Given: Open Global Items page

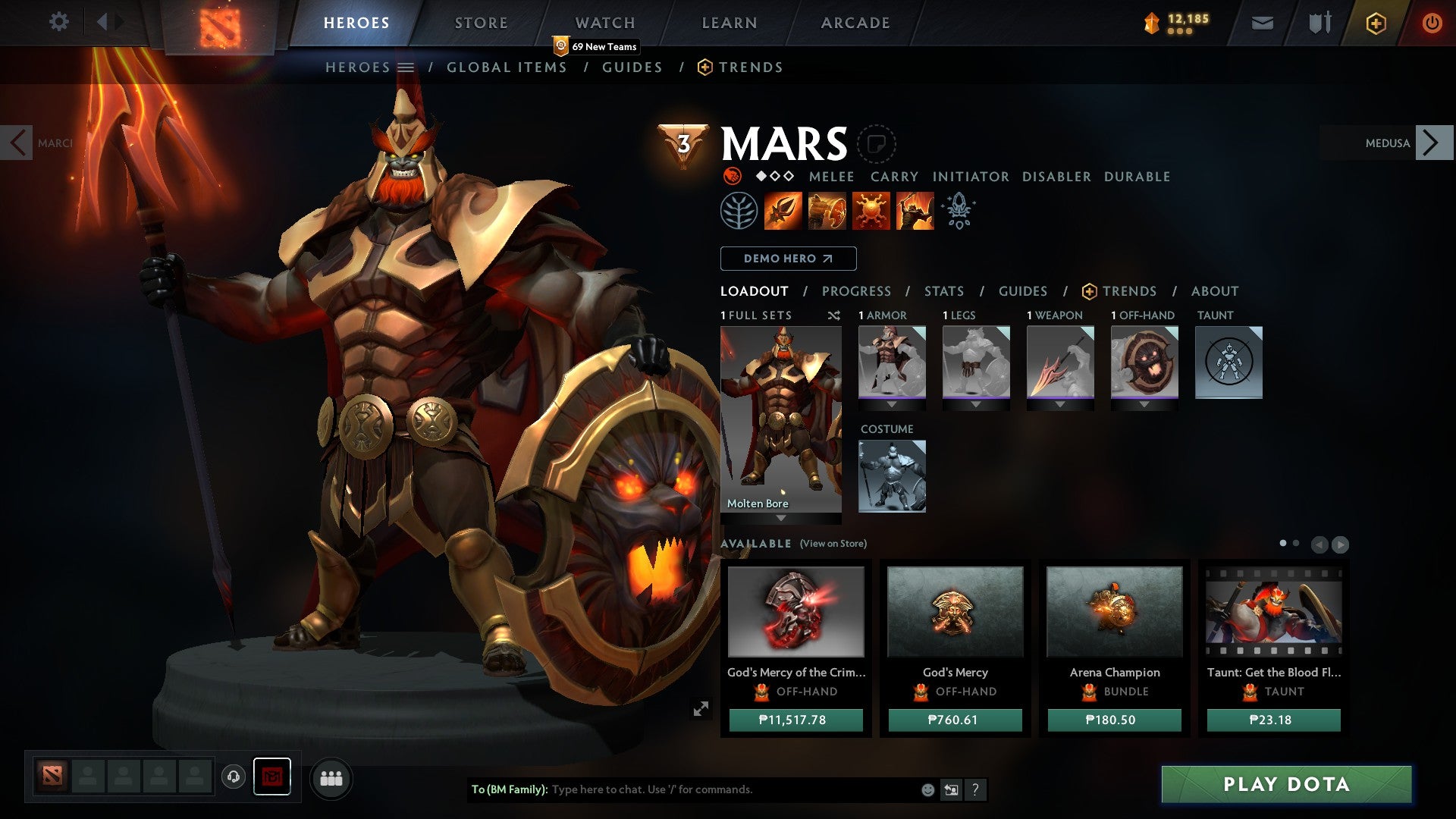Looking at the screenshot, I should coord(507,67).
